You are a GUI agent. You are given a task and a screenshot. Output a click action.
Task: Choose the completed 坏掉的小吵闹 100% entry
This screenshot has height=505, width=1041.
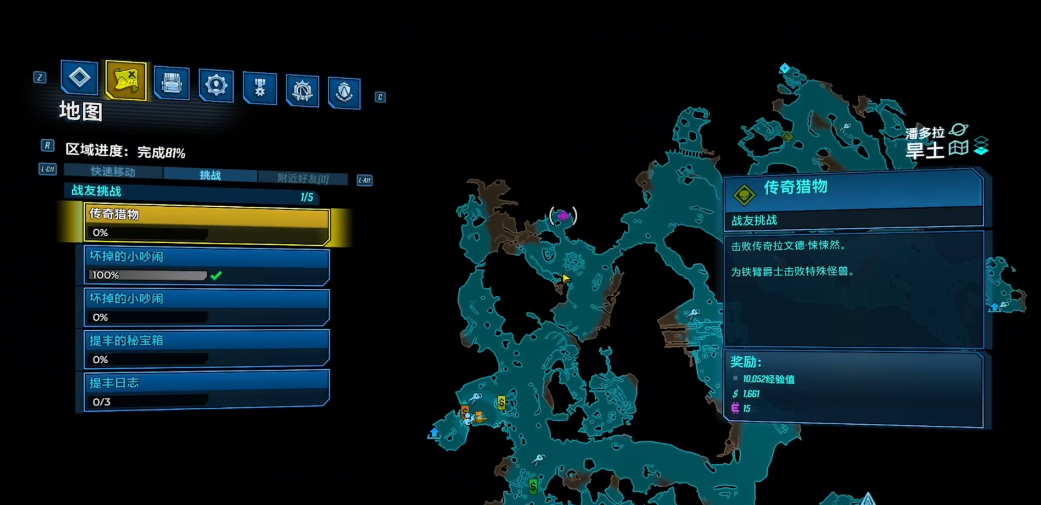[208, 265]
